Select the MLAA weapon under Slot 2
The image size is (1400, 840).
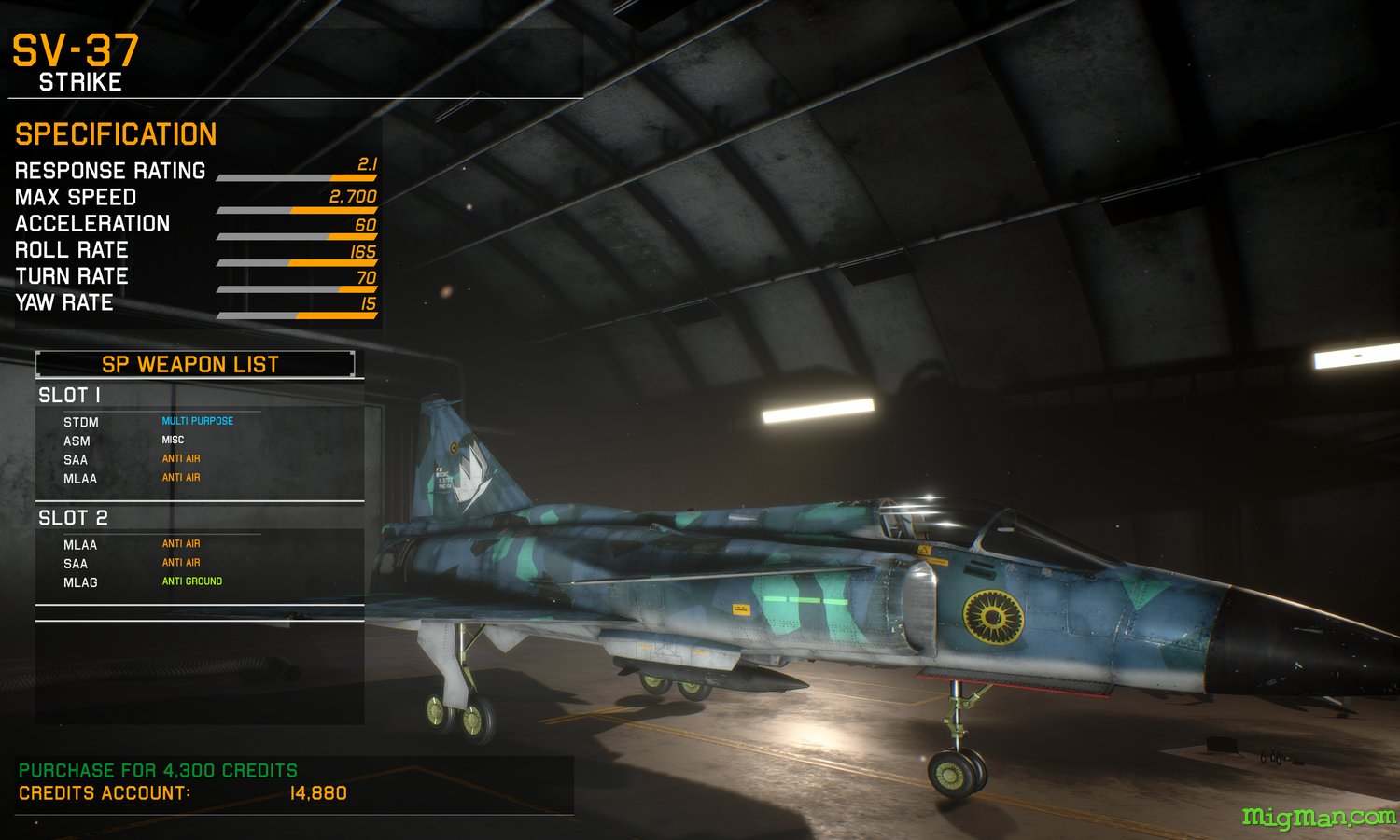click(x=80, y=545)
